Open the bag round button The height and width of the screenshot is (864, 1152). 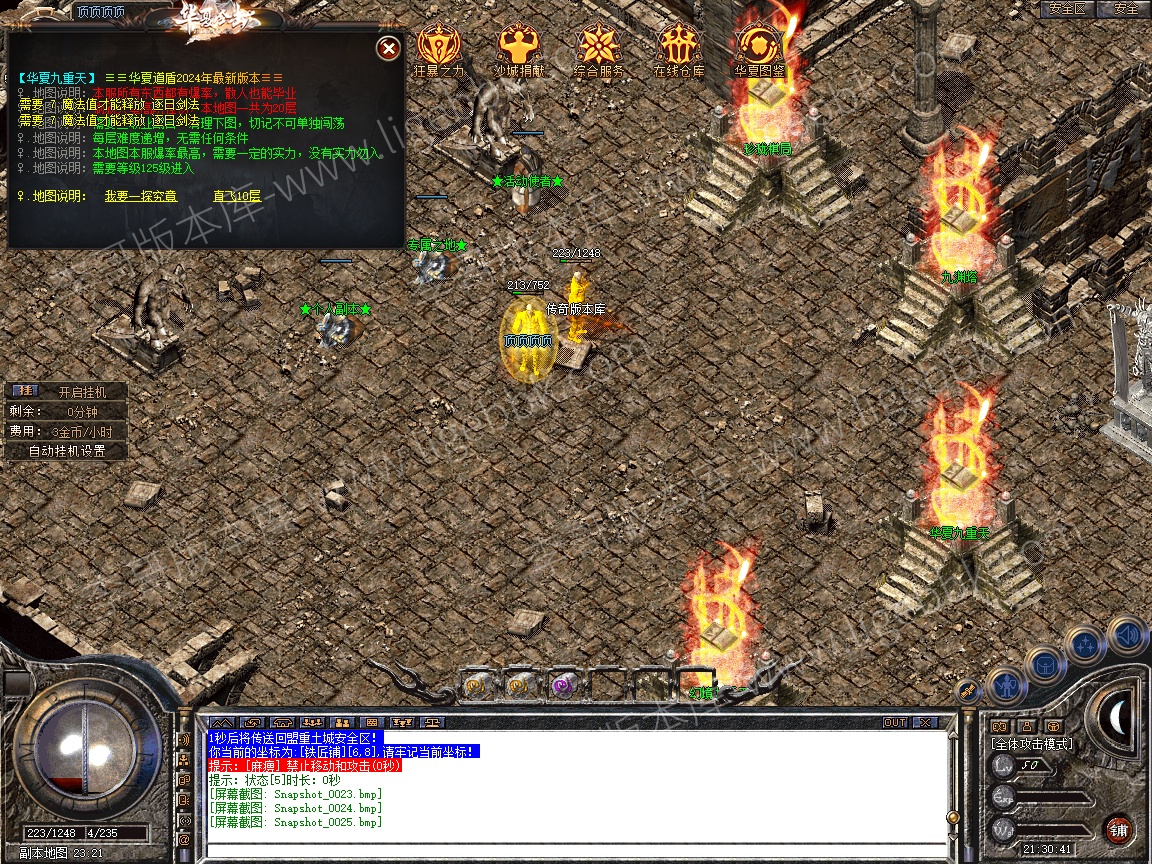[x=1044, y=665]
